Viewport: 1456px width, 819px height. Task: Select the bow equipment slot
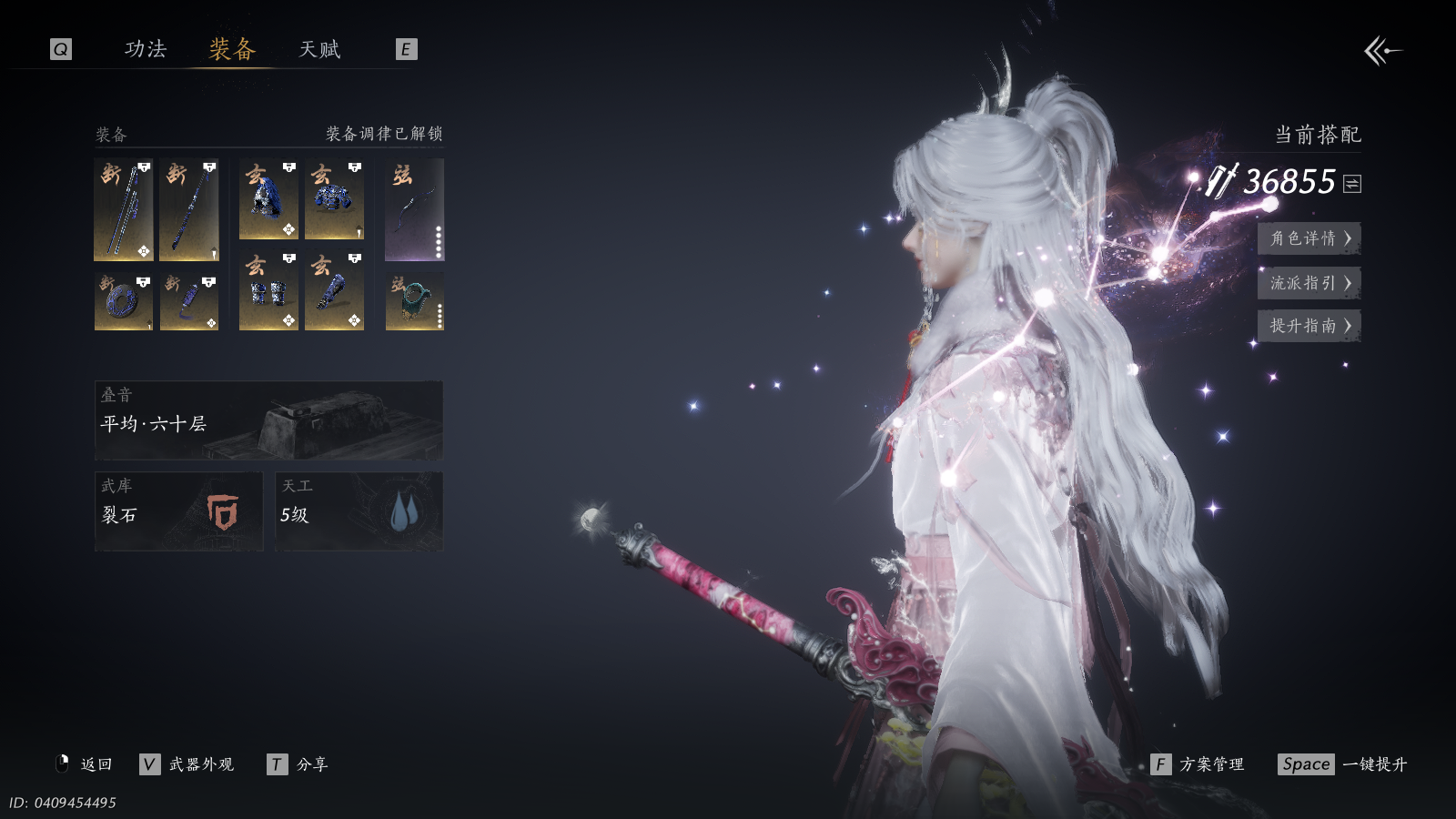tap(414, 210)
